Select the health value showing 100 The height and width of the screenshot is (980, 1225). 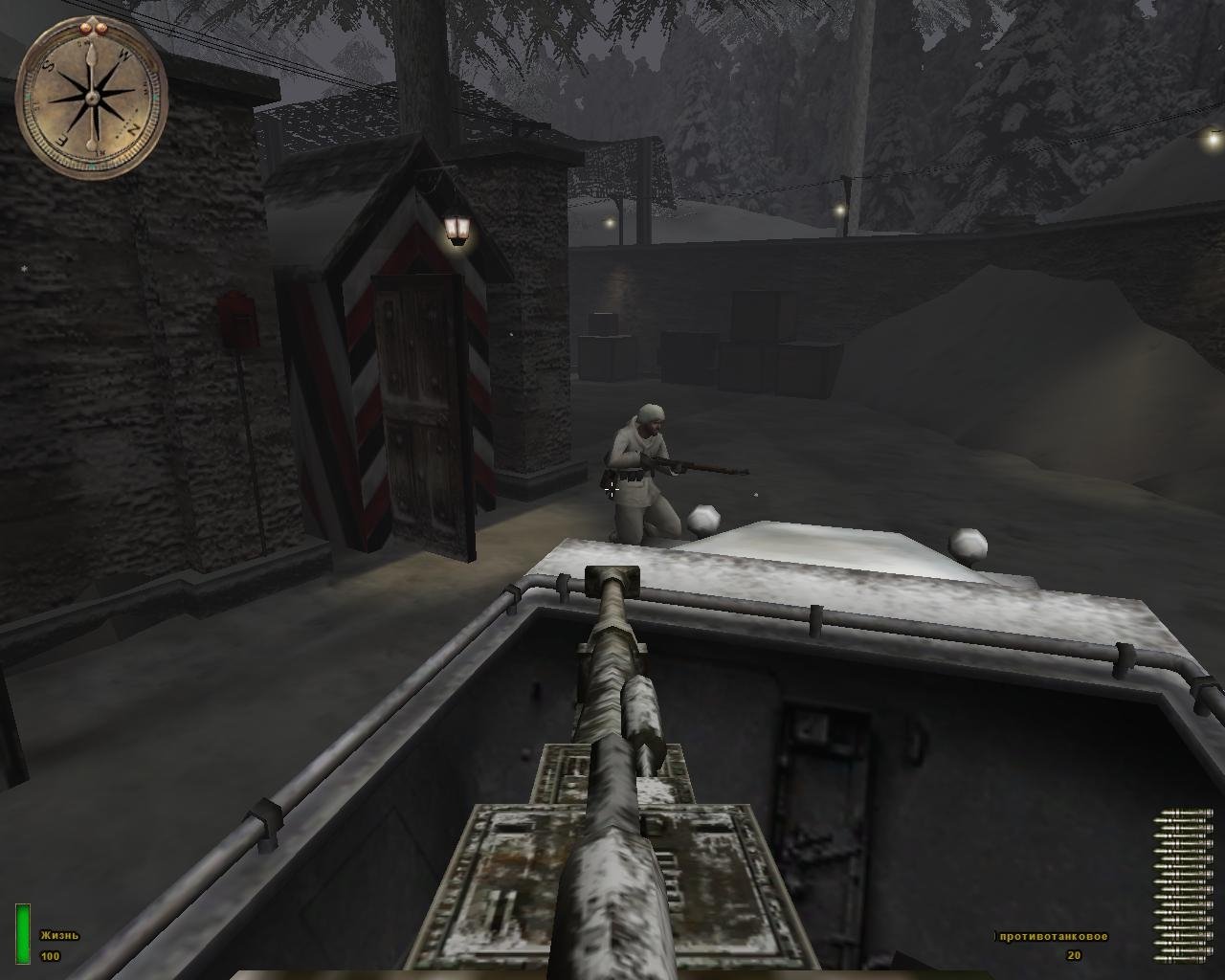coord(52,954)
